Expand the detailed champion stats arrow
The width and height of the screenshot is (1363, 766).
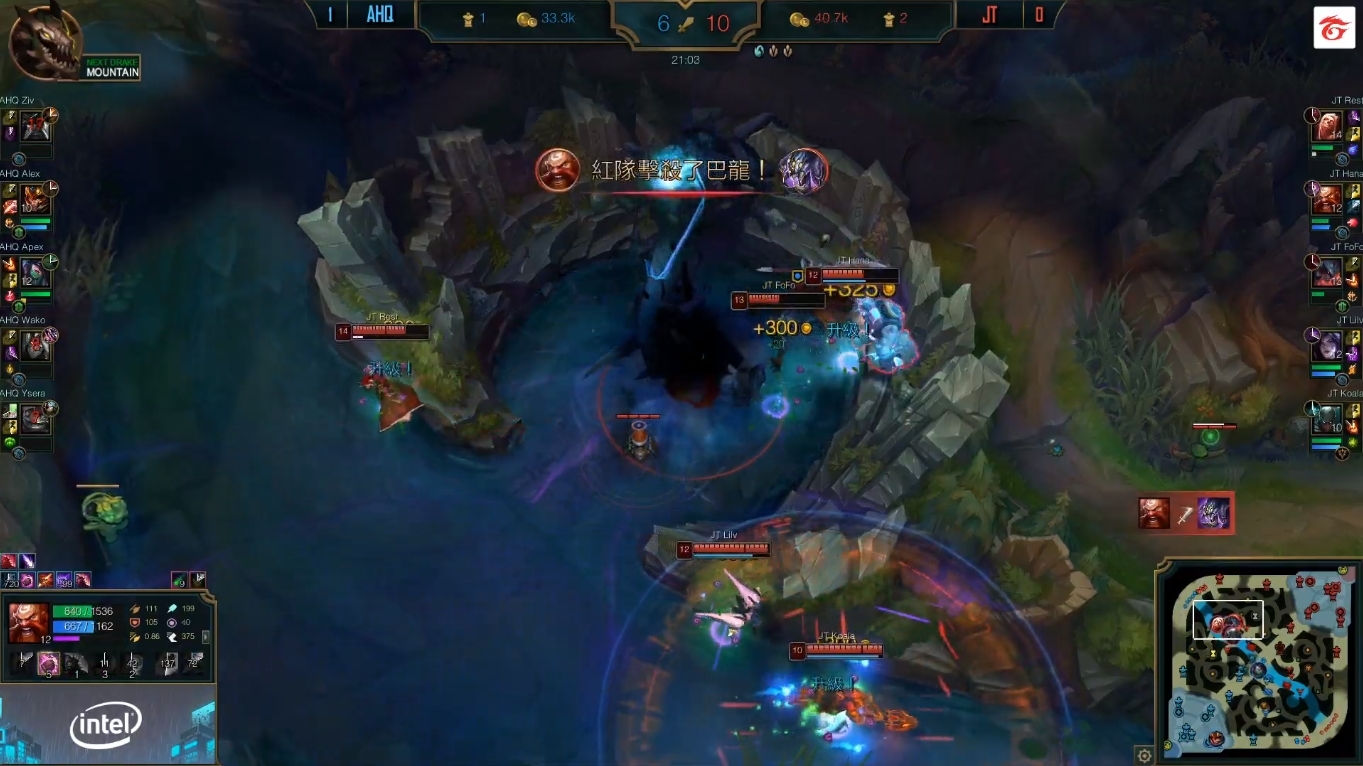point(207,638)
